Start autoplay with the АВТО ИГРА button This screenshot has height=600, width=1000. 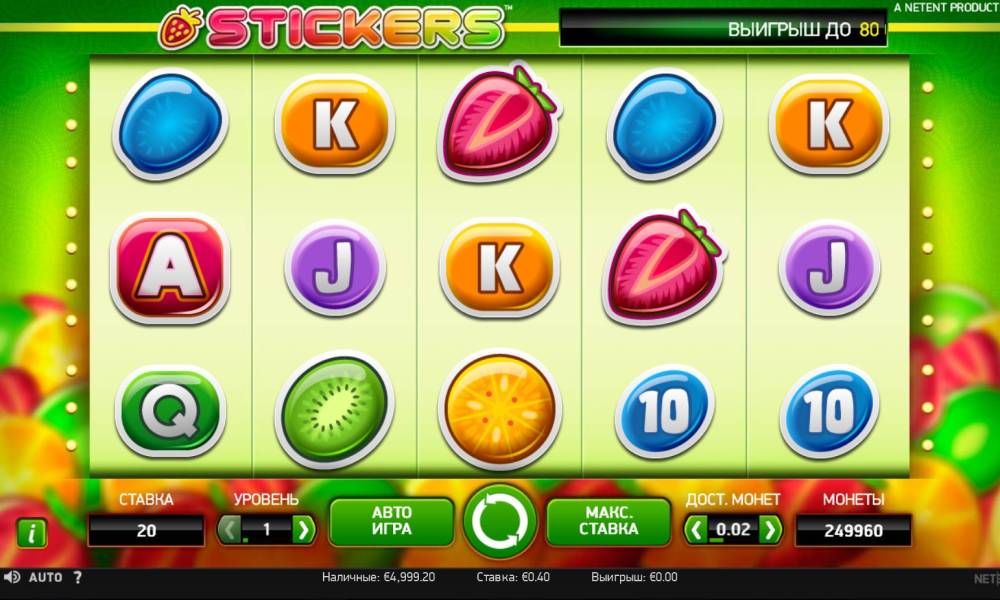click(x=391, y=521)
